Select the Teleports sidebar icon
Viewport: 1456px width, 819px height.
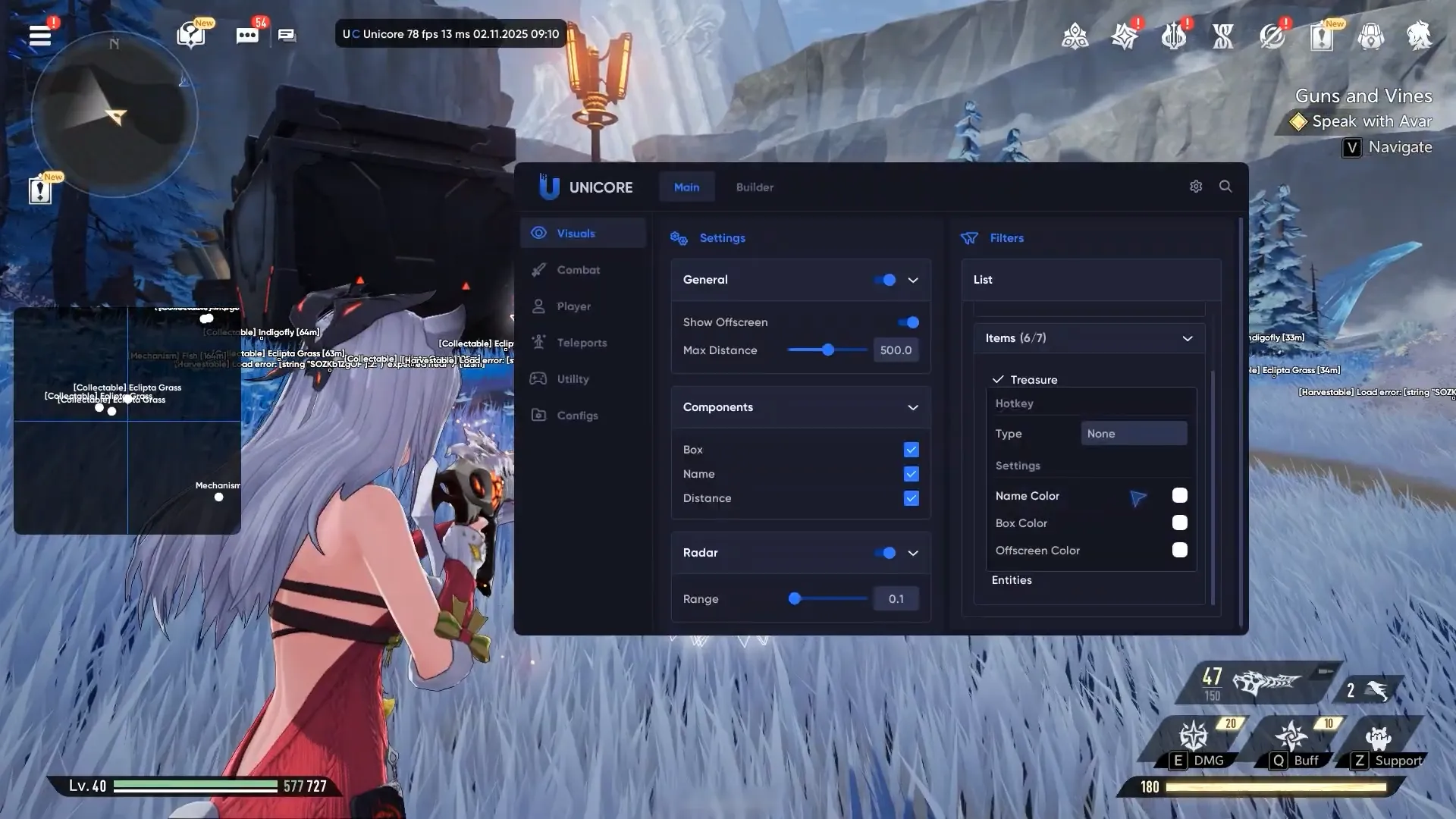[x=580, y=342]
